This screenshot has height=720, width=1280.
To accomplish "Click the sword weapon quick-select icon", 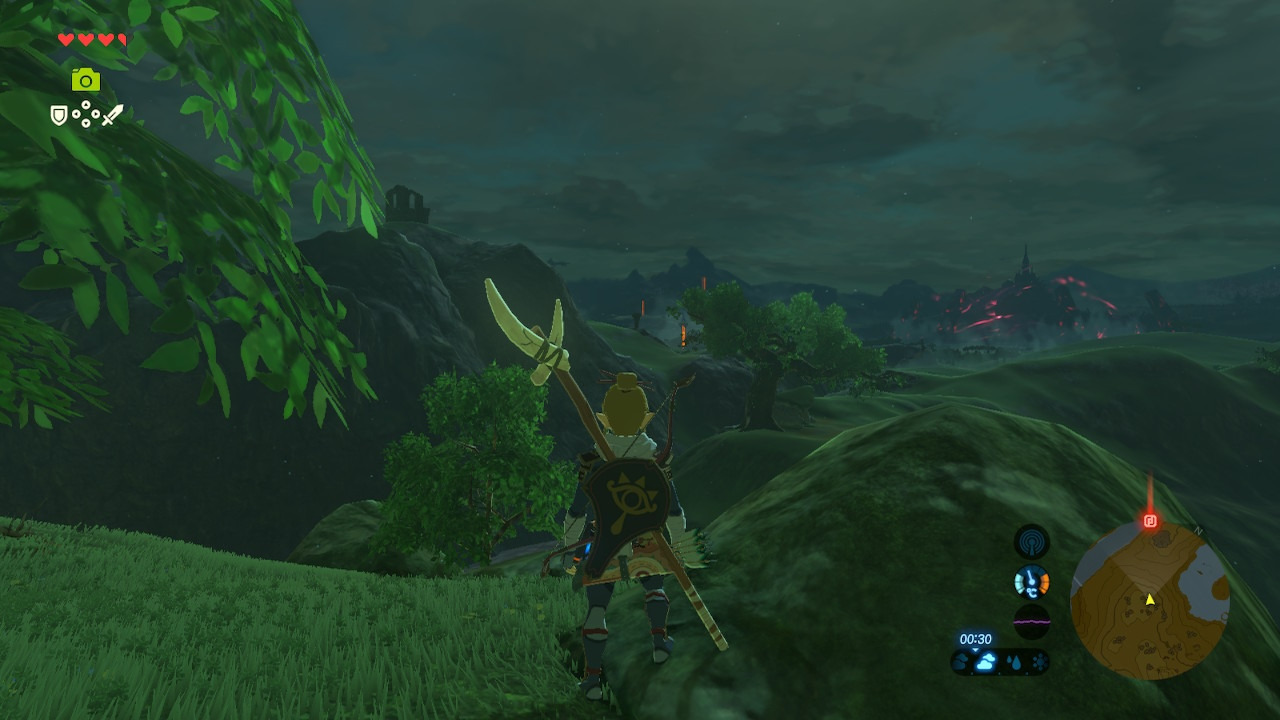I will pos(112,115).
